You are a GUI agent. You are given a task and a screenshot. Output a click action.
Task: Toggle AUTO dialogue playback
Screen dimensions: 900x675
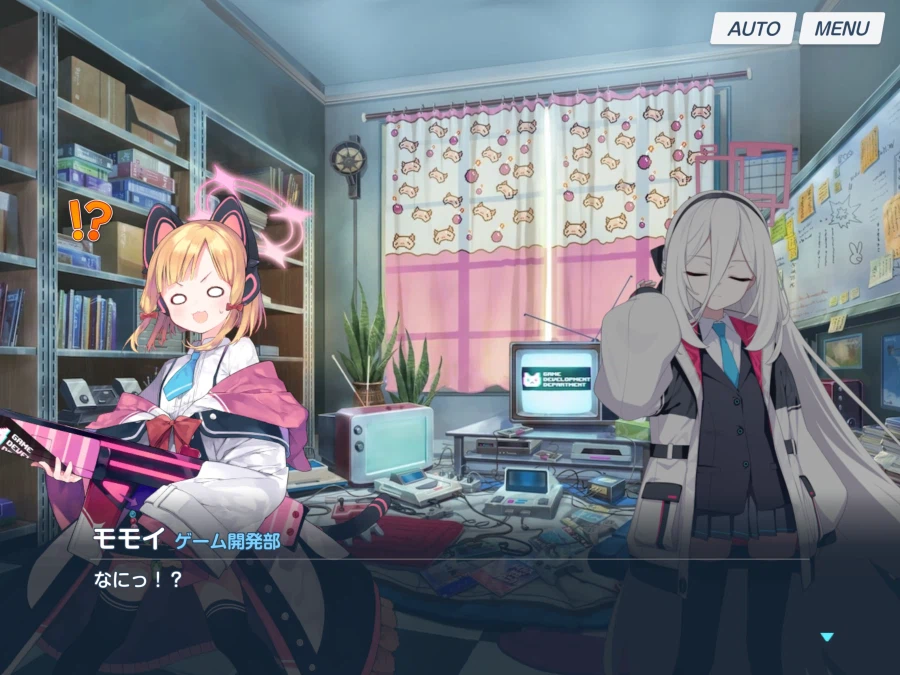[753, 28]
